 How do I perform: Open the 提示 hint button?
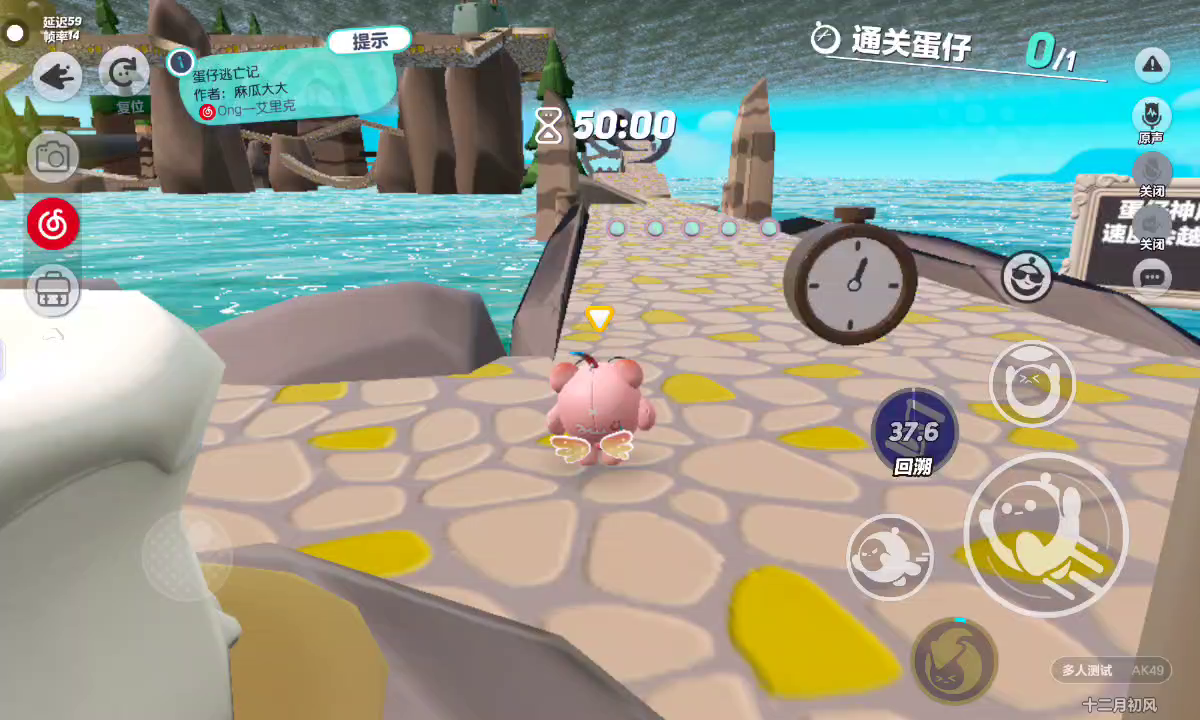[x=369, y=41]
